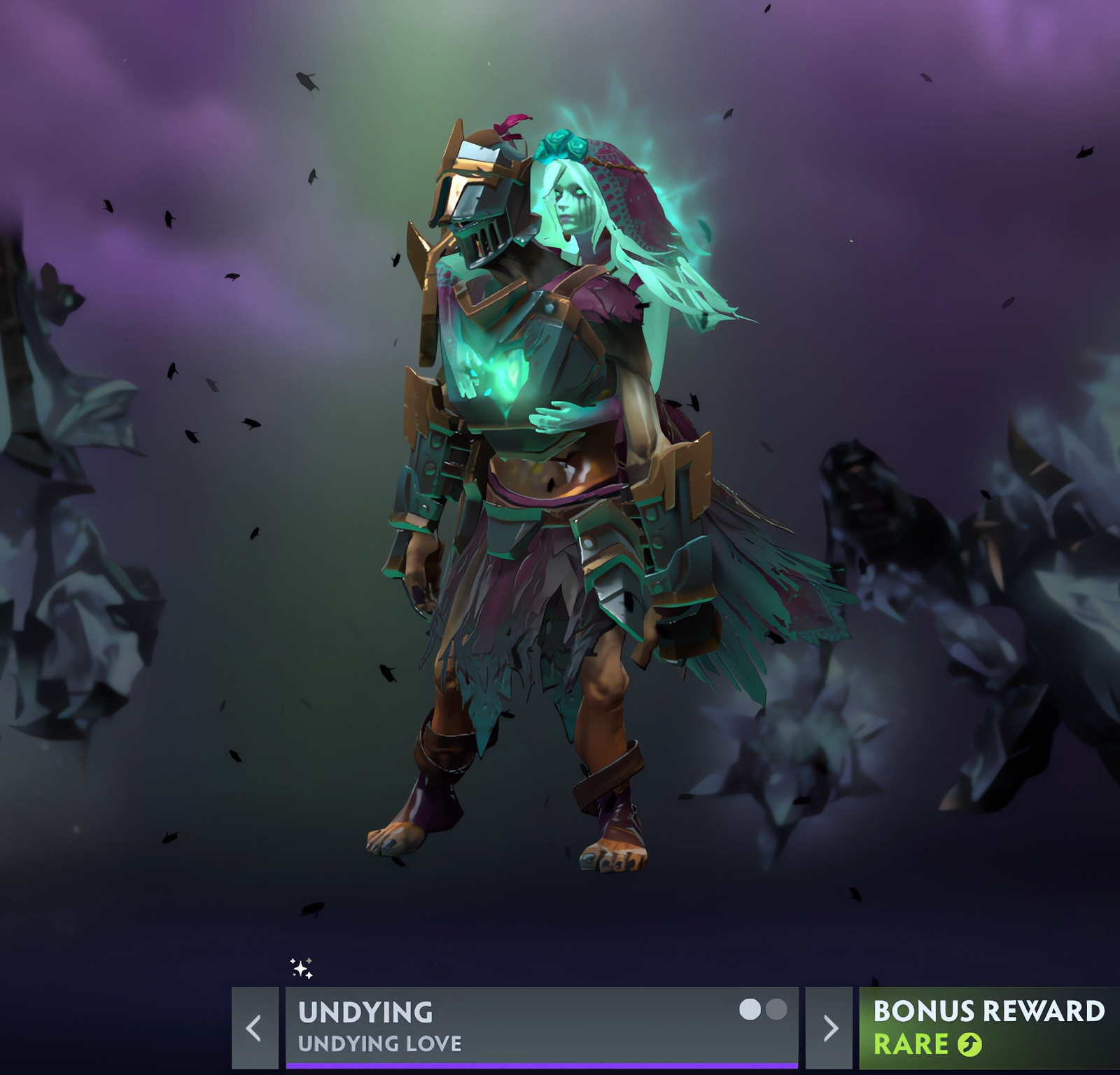
Task: Choose the brighter first style dot
Action: 750,1010
